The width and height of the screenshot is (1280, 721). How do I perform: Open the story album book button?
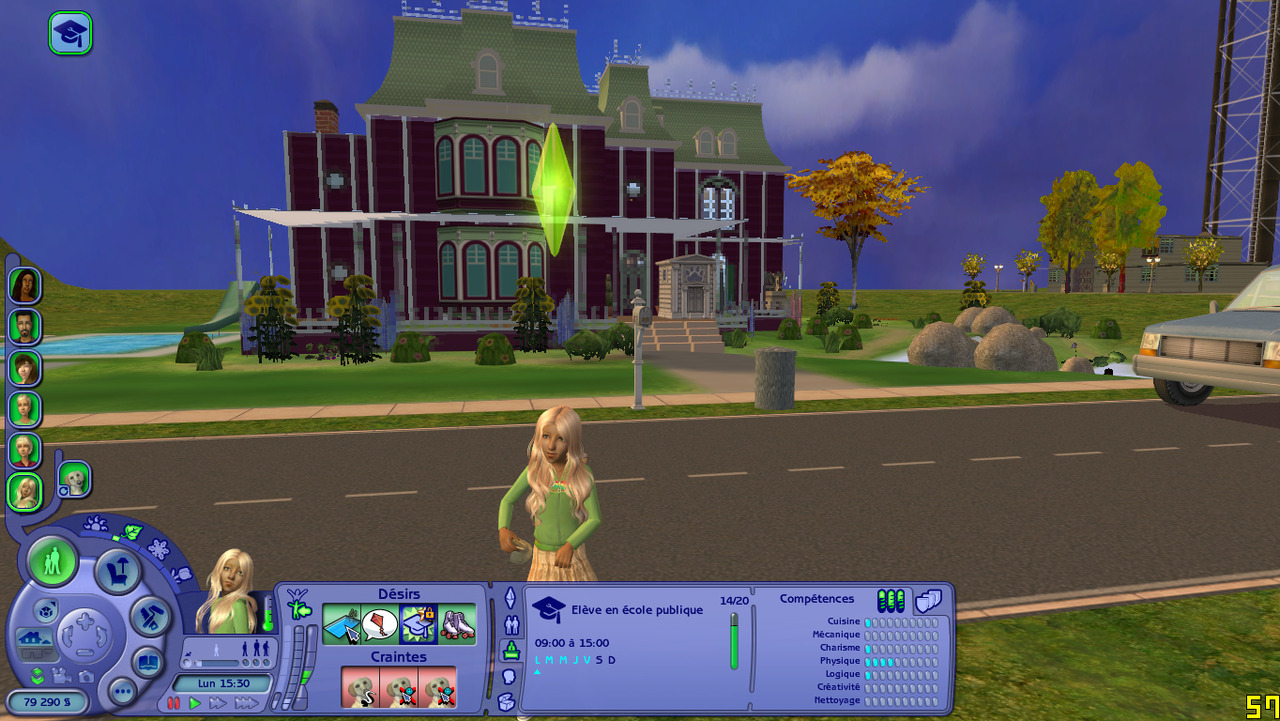(147, 662)
